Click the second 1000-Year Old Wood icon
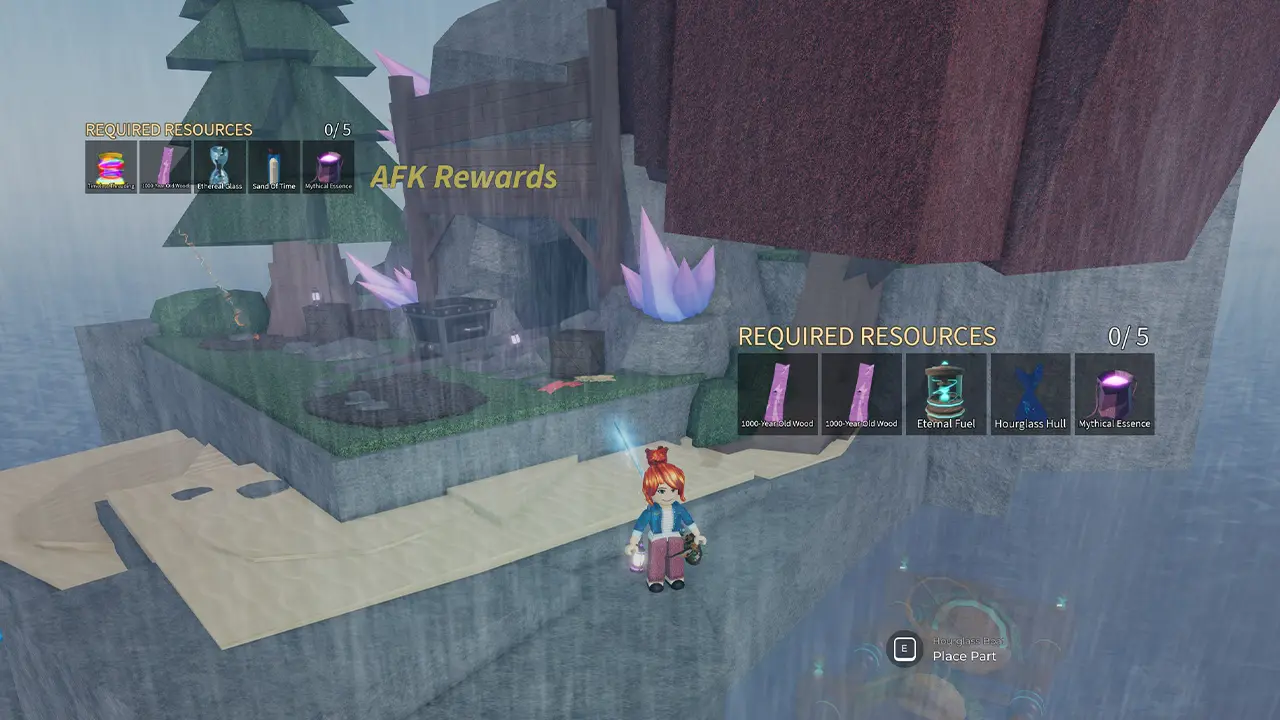The height and width of the screenshot is (720, 1280). 861,393
